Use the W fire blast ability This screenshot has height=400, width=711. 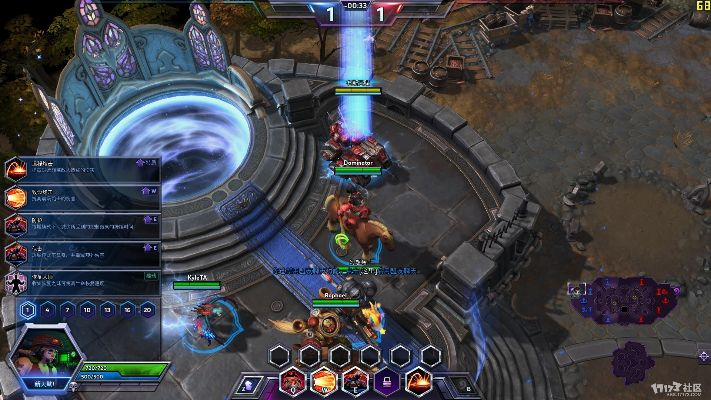[324, 381]
